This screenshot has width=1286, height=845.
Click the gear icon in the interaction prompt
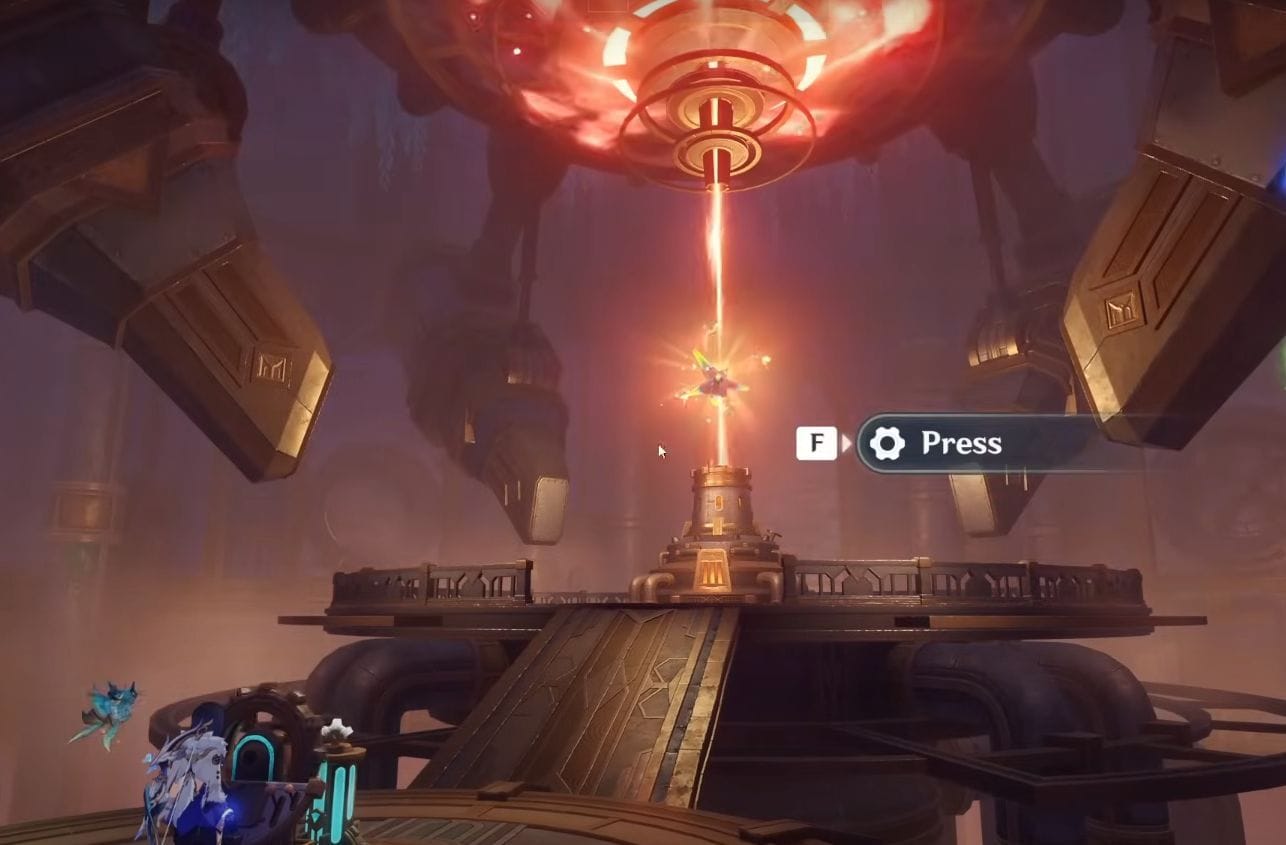888,443
